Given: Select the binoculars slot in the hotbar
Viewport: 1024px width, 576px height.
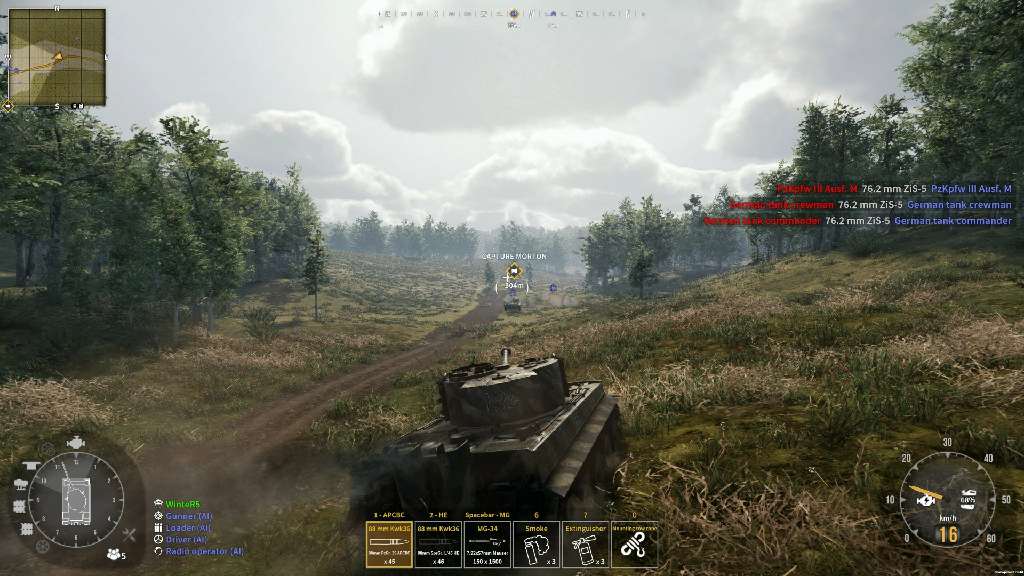Looking at the screenshot, I should (634, 545).
